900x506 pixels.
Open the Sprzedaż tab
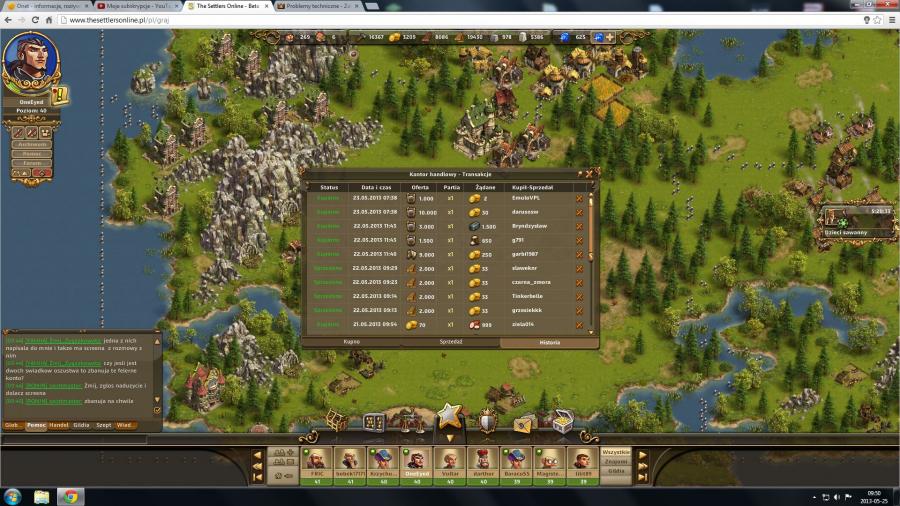(451, 342)
